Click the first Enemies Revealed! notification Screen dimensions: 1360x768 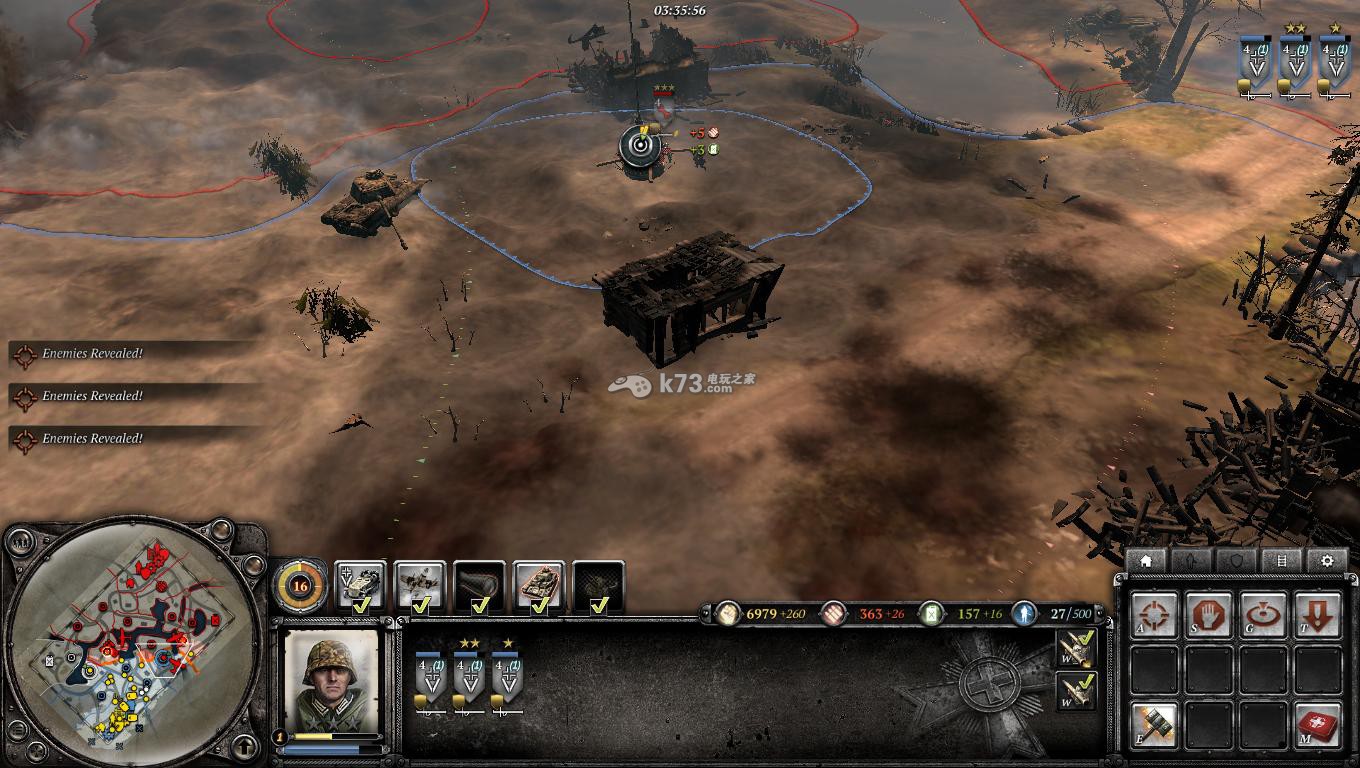[x=90, y=354]
